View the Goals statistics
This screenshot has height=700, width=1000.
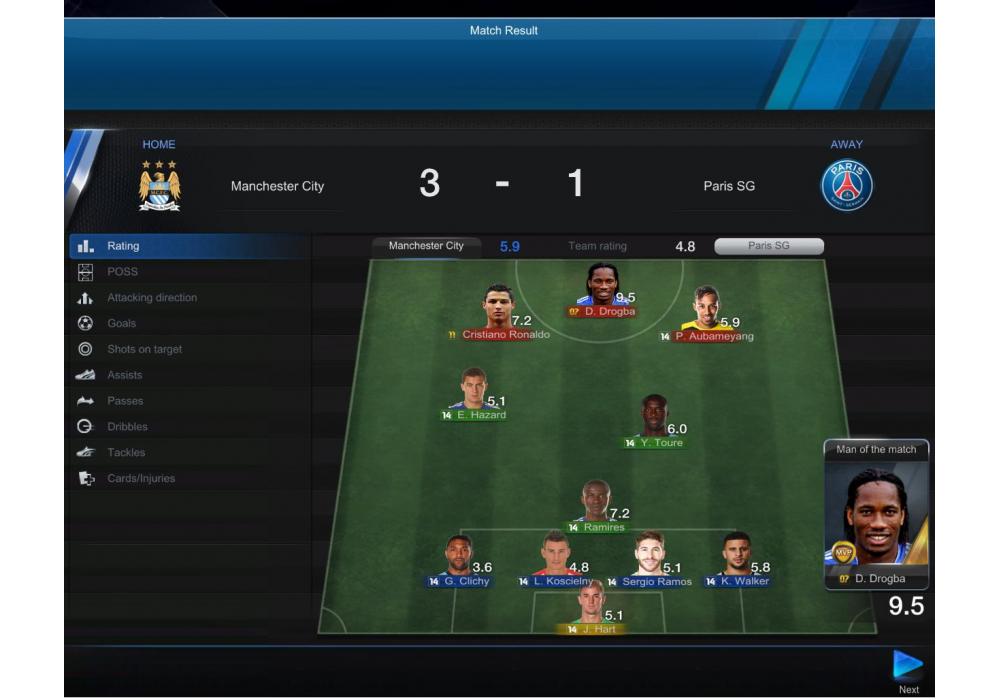click(122, 324)
